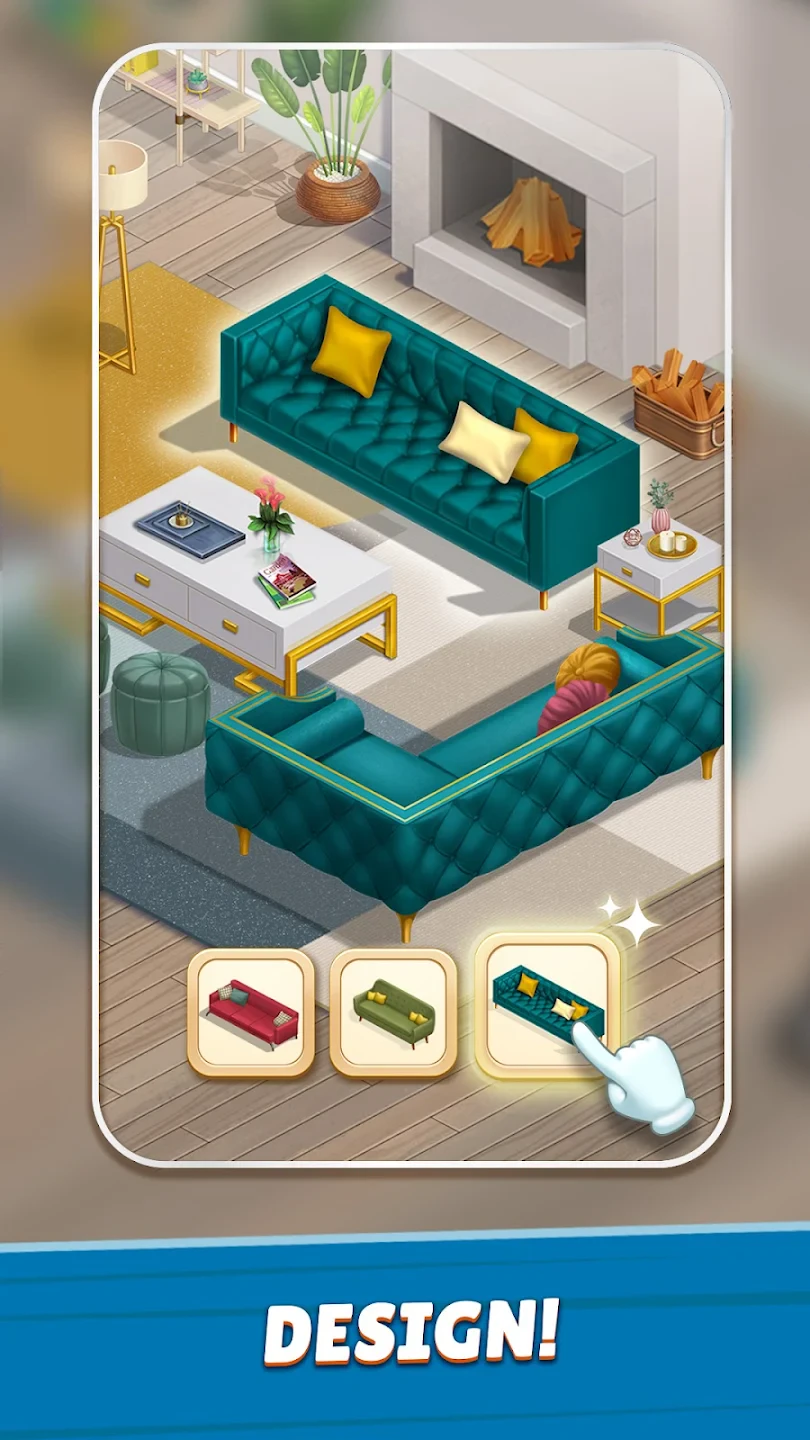The height and width of the screenshot is (1440, 810).
Task: Choose the red sofa option
Action: [251, 1012]
